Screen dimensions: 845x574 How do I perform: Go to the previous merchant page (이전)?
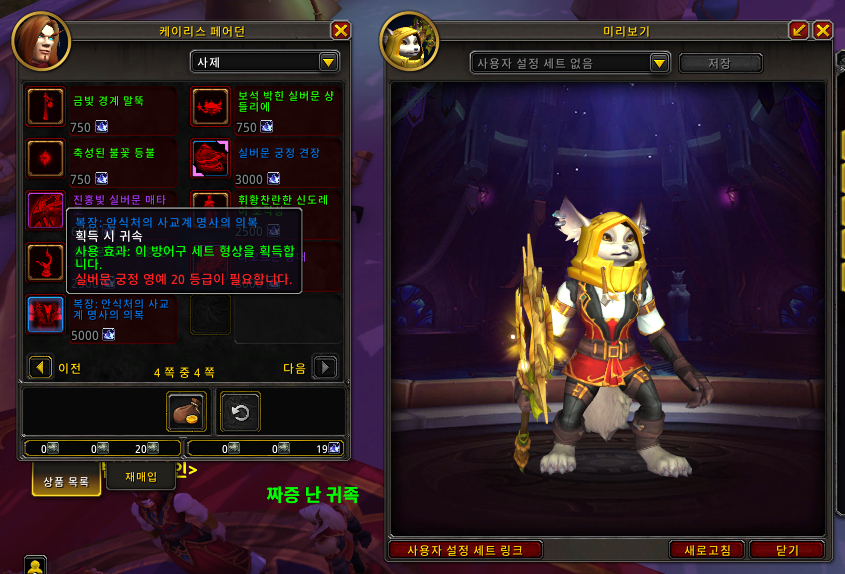click(x=41, y=368)
